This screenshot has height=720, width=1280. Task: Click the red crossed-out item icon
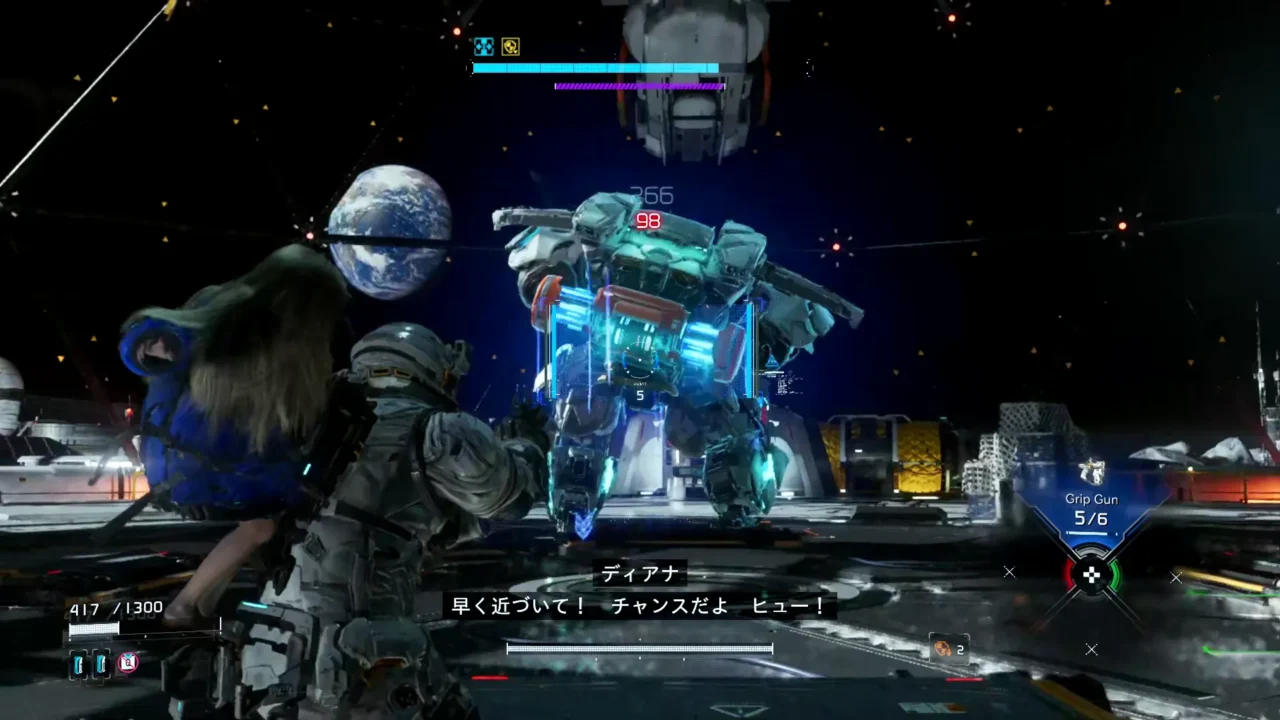(x=128, y=662)
